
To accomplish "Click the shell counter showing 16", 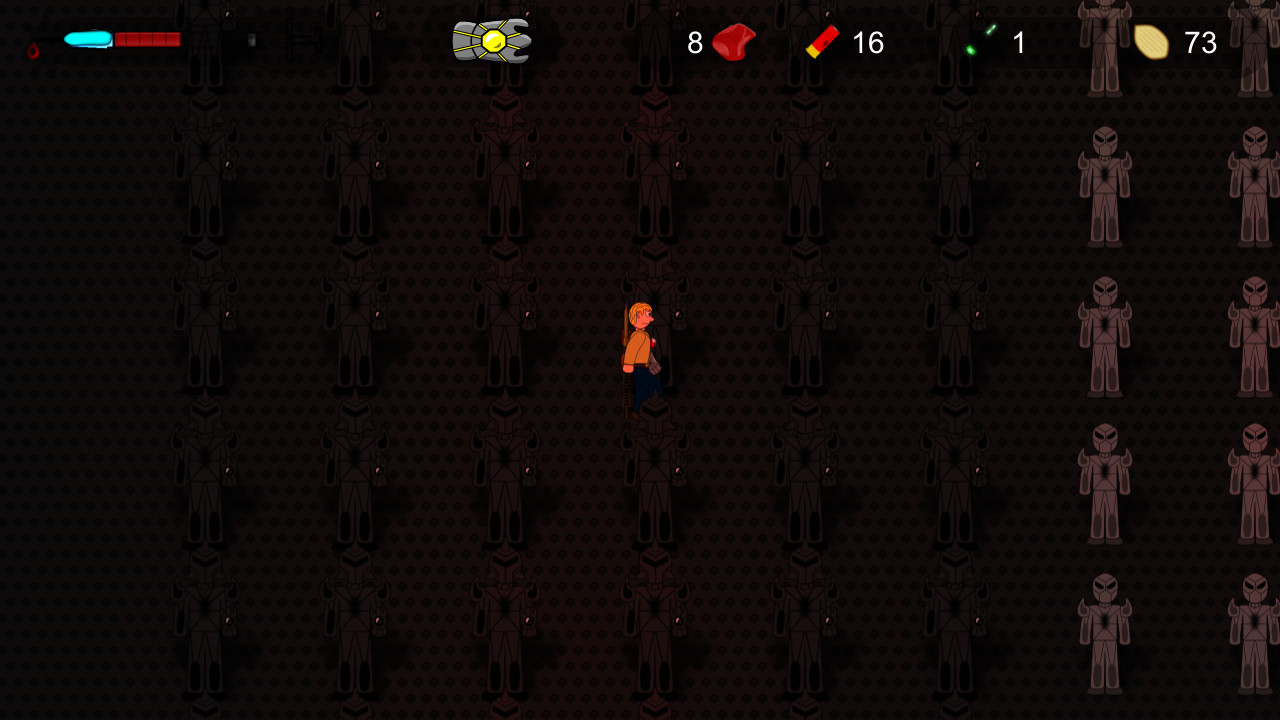I will [869, 43].
